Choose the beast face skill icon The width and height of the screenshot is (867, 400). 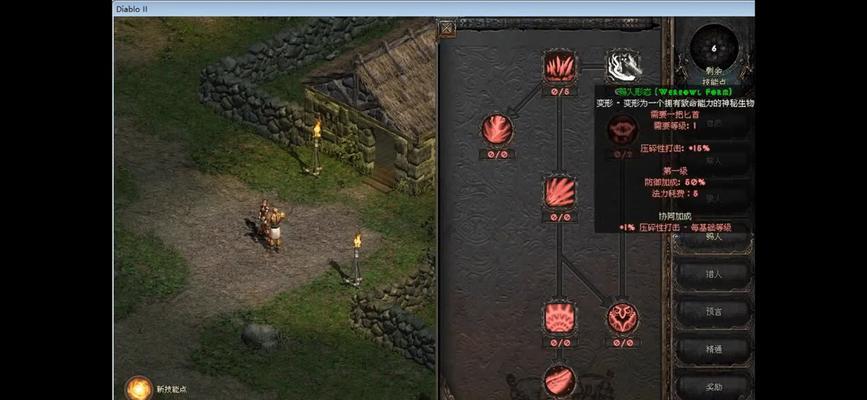pos(622,318)
